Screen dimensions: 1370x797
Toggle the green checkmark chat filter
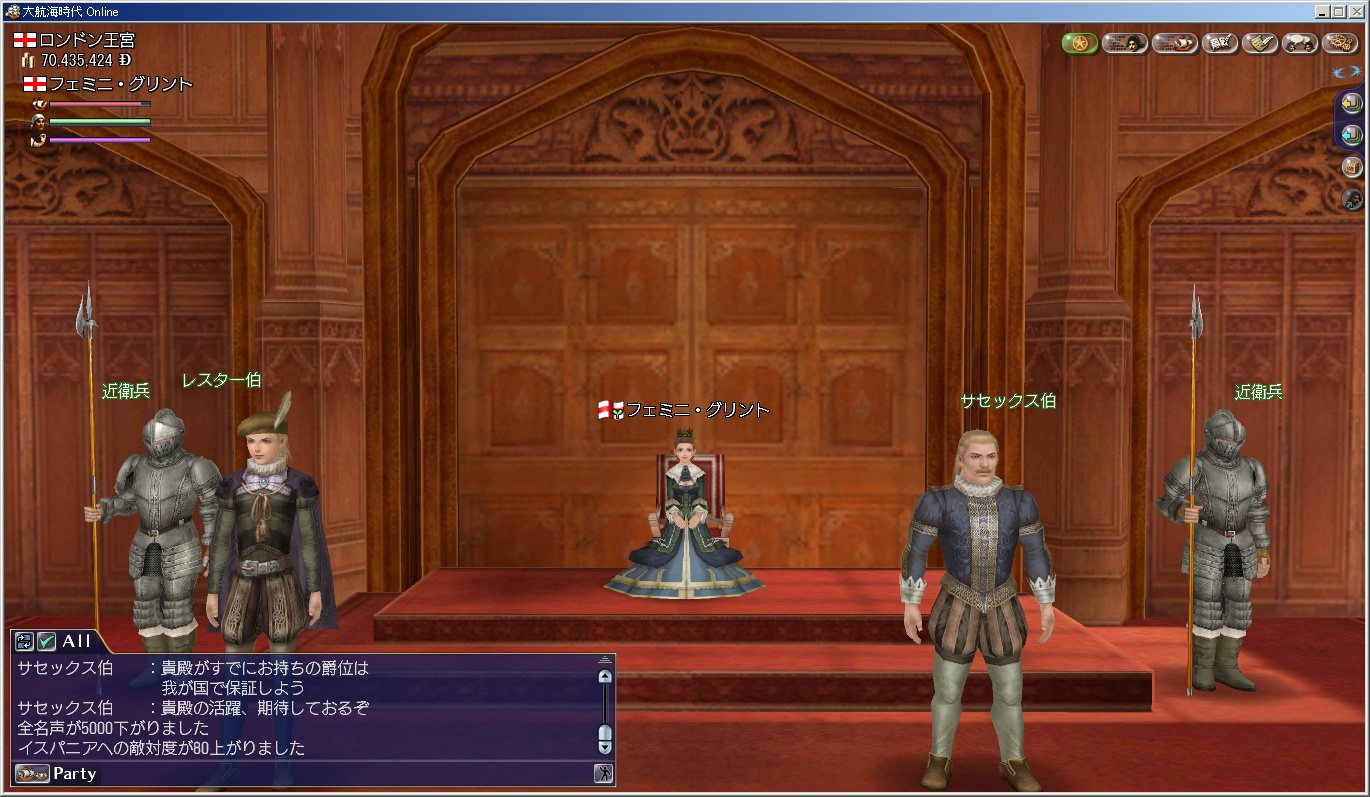pyautogui.click(x=46, y=641)
